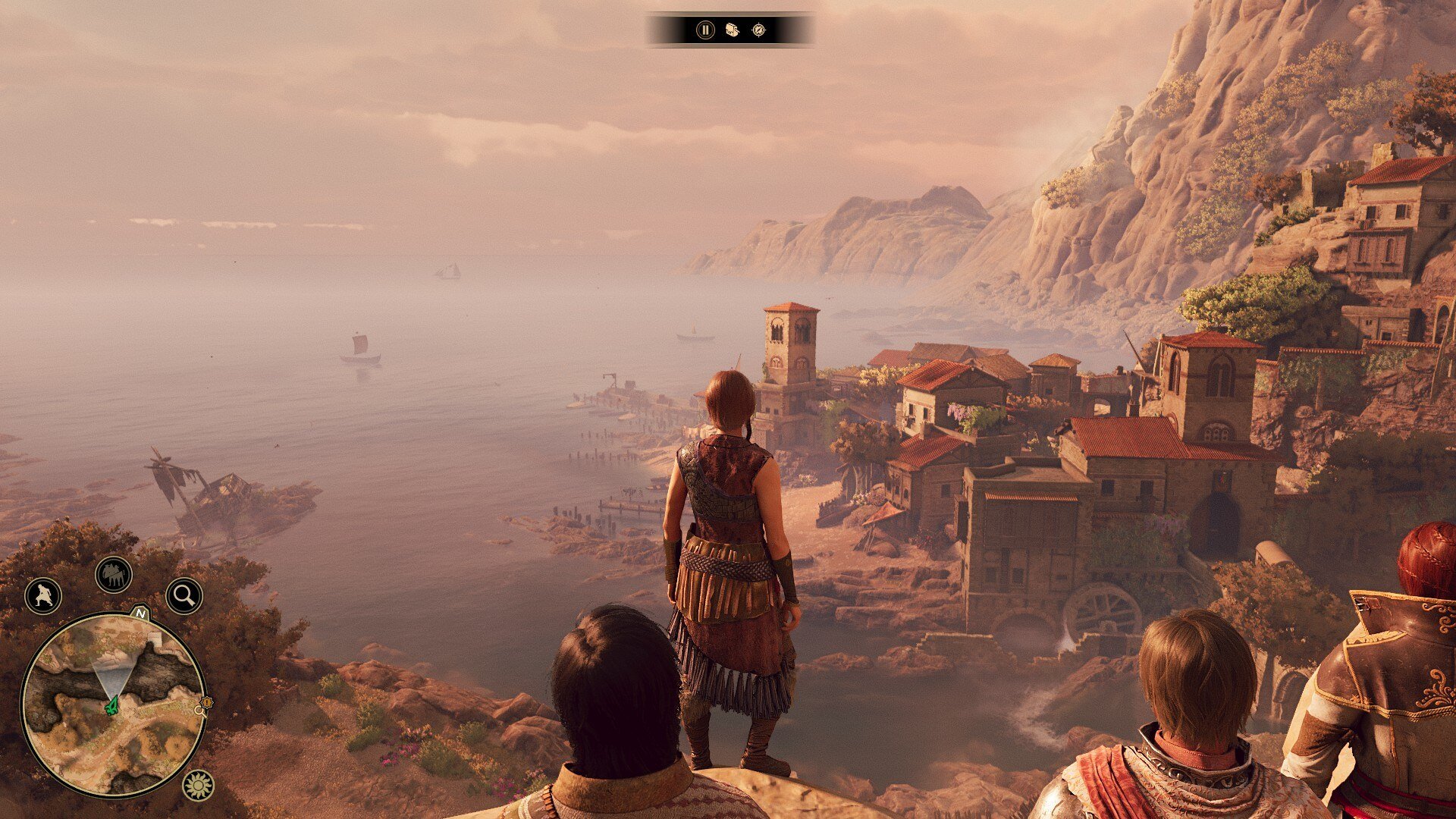The height and width of the screenshot is (819, 1456).
Task: Click the sun icon below the minimap
Action: coord(198,785)
